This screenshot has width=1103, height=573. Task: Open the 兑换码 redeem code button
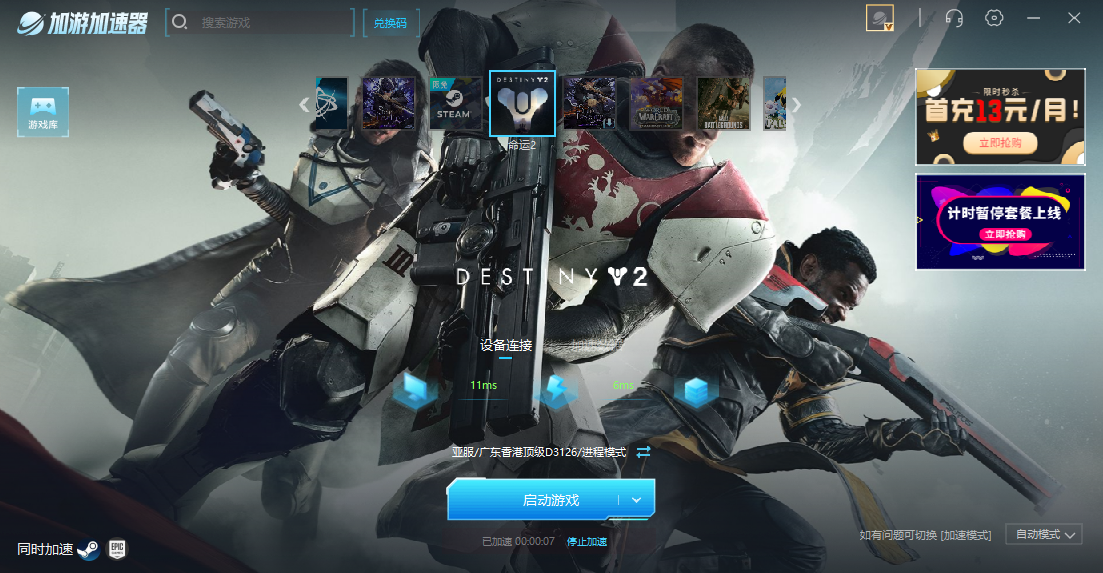[x=390, y=22]
